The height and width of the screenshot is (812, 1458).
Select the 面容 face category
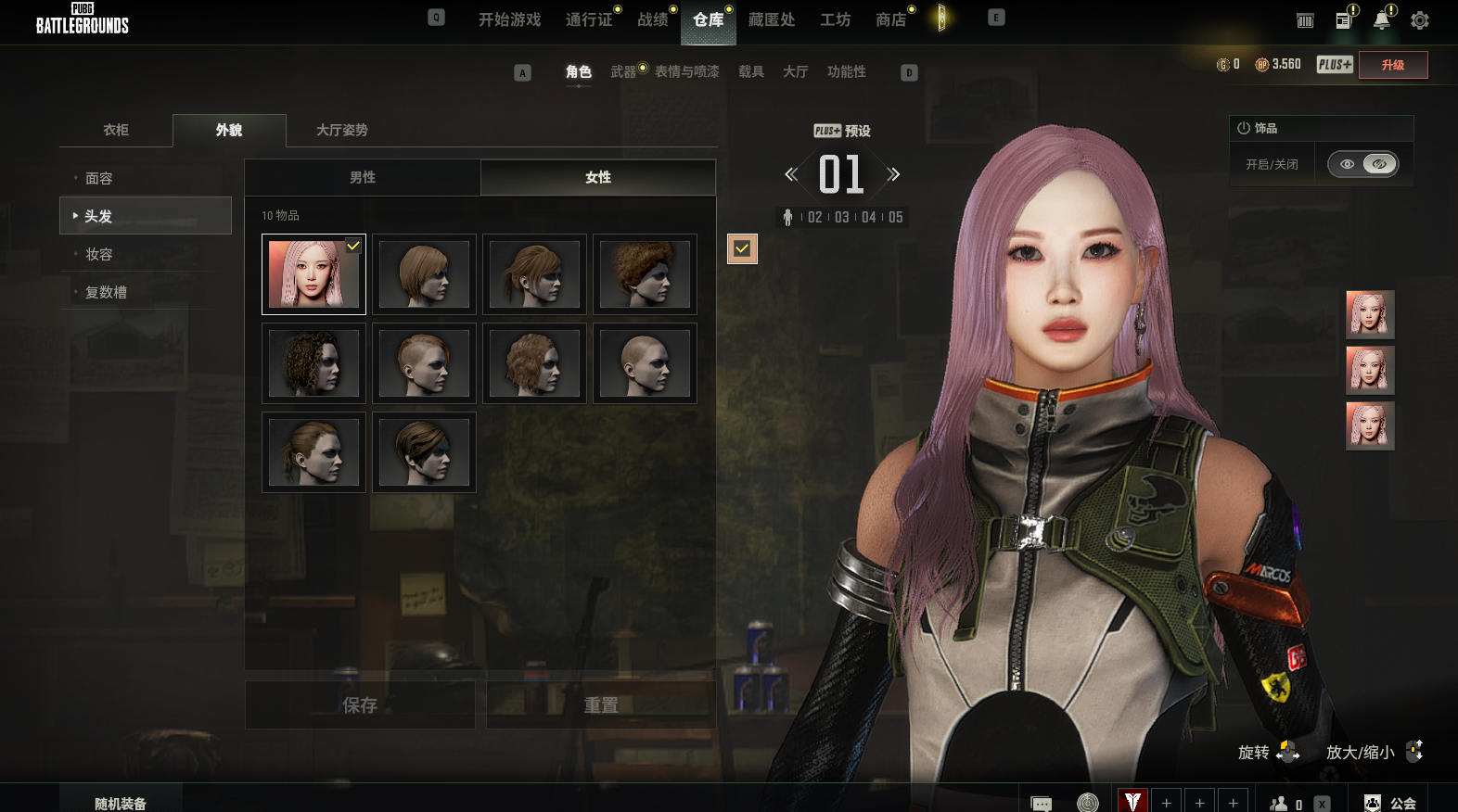pyautogui.click(x=99, y=178)
